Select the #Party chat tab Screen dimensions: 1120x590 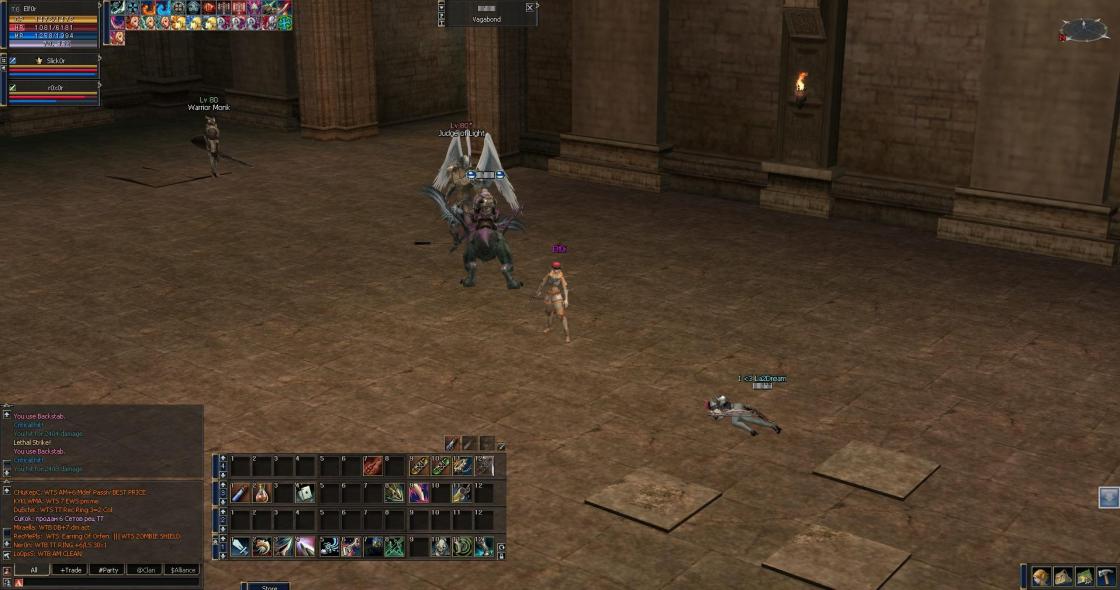107,570
